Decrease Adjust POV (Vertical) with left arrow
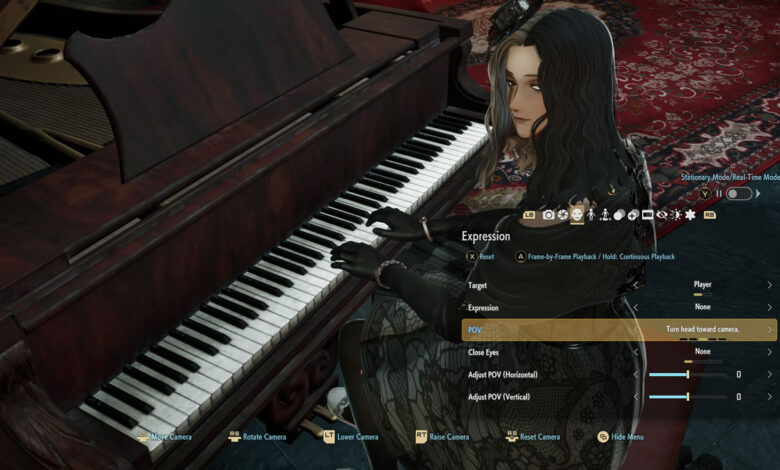The width and height of the screenshot is (780, 470). [x=637, y=397]
